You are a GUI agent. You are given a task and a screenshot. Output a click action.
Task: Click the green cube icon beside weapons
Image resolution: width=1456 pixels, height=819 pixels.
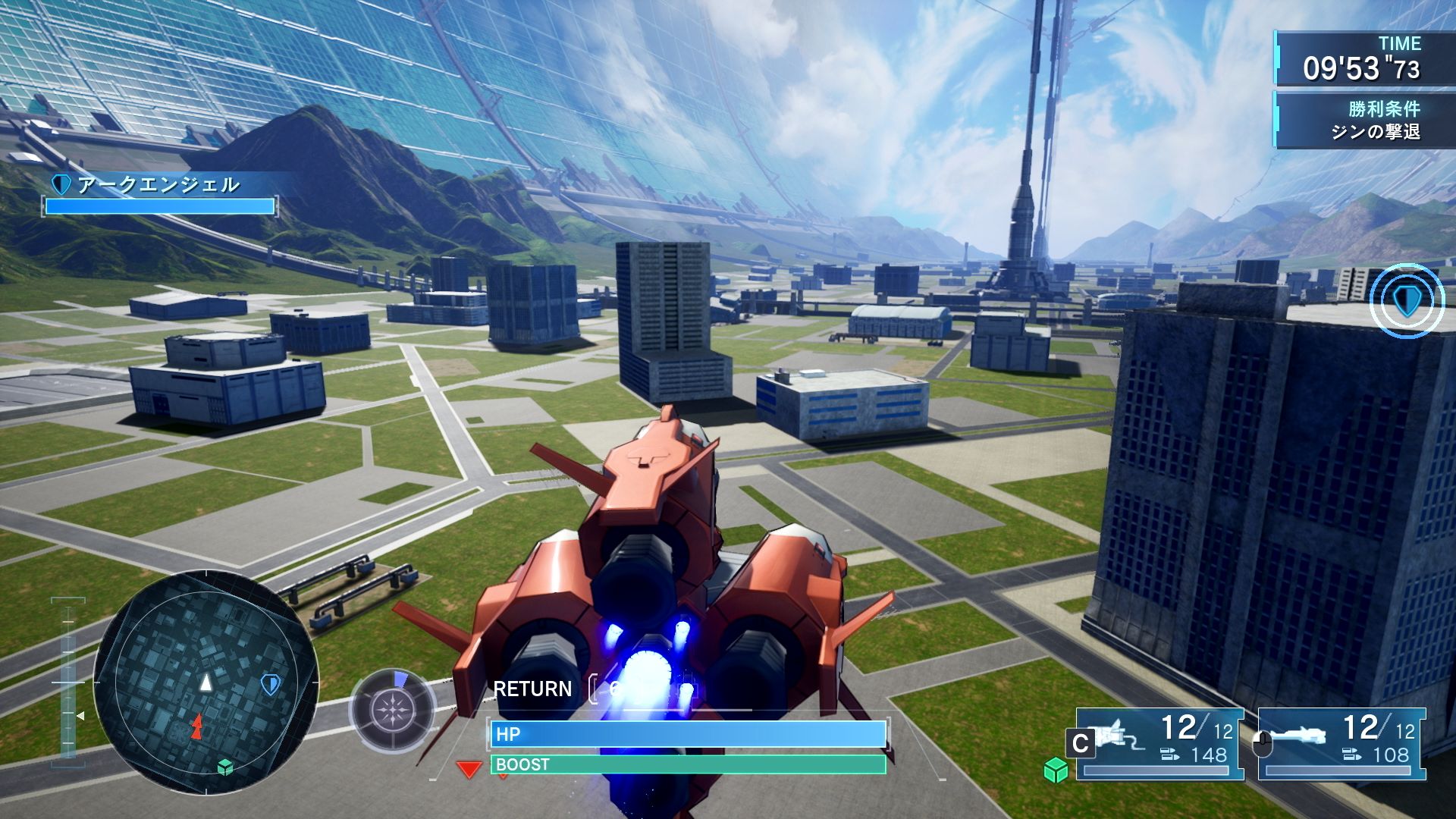coord(1056,770)
